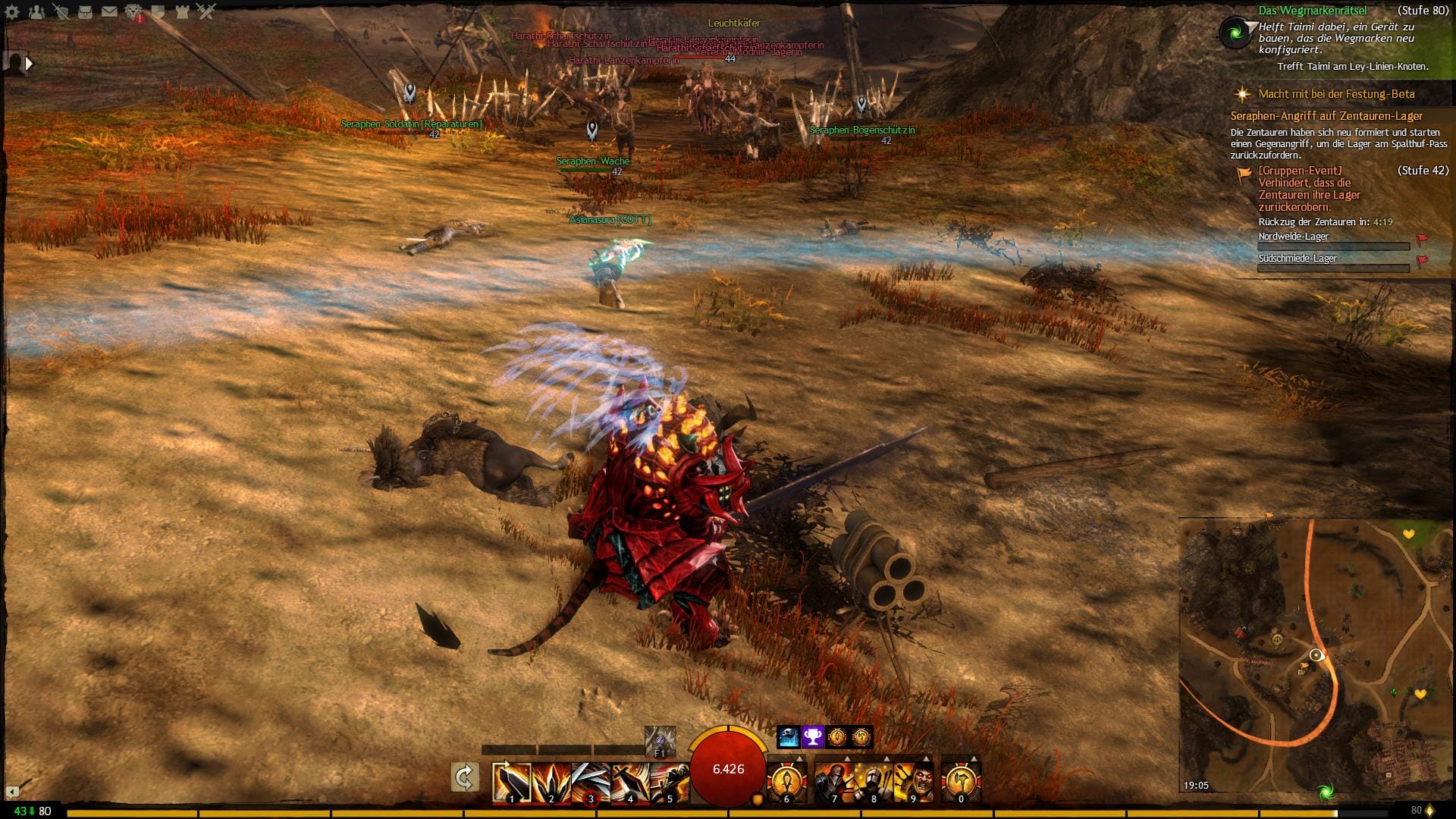Activate the healing signet in slot 6
Screen dimensions: 1456x819
(x=786, y=782)
